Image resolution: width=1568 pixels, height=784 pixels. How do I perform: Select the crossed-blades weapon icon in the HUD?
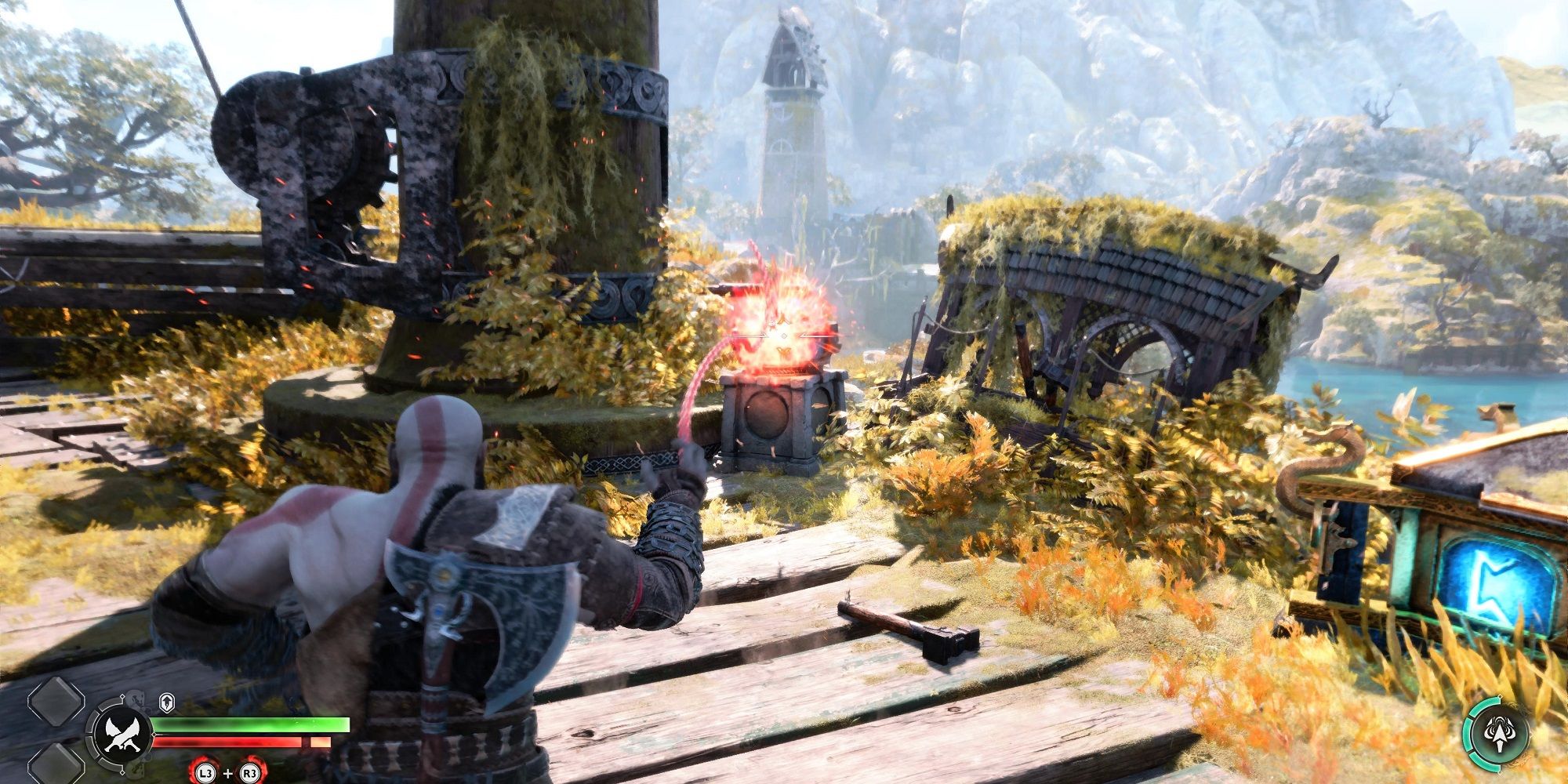[x=122, y=733]
